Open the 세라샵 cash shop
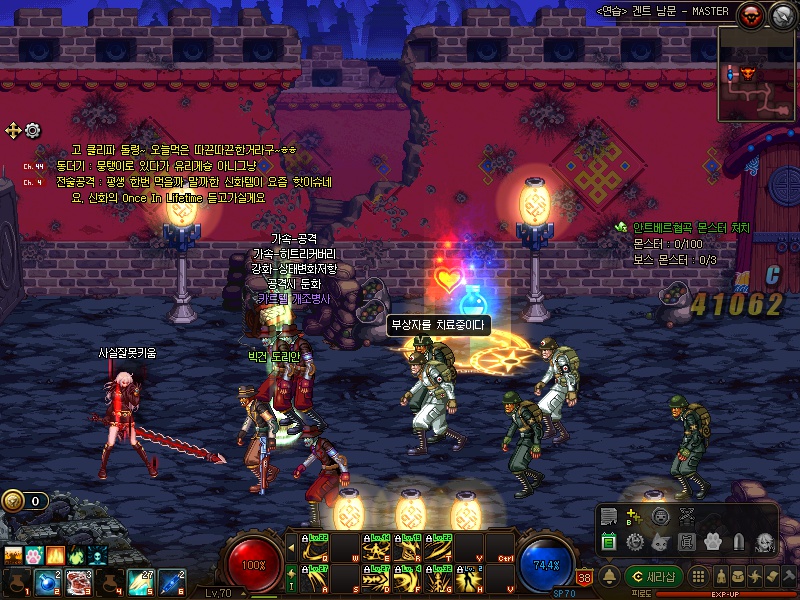Screen dimensions: 800x600 tap(654, 576)
